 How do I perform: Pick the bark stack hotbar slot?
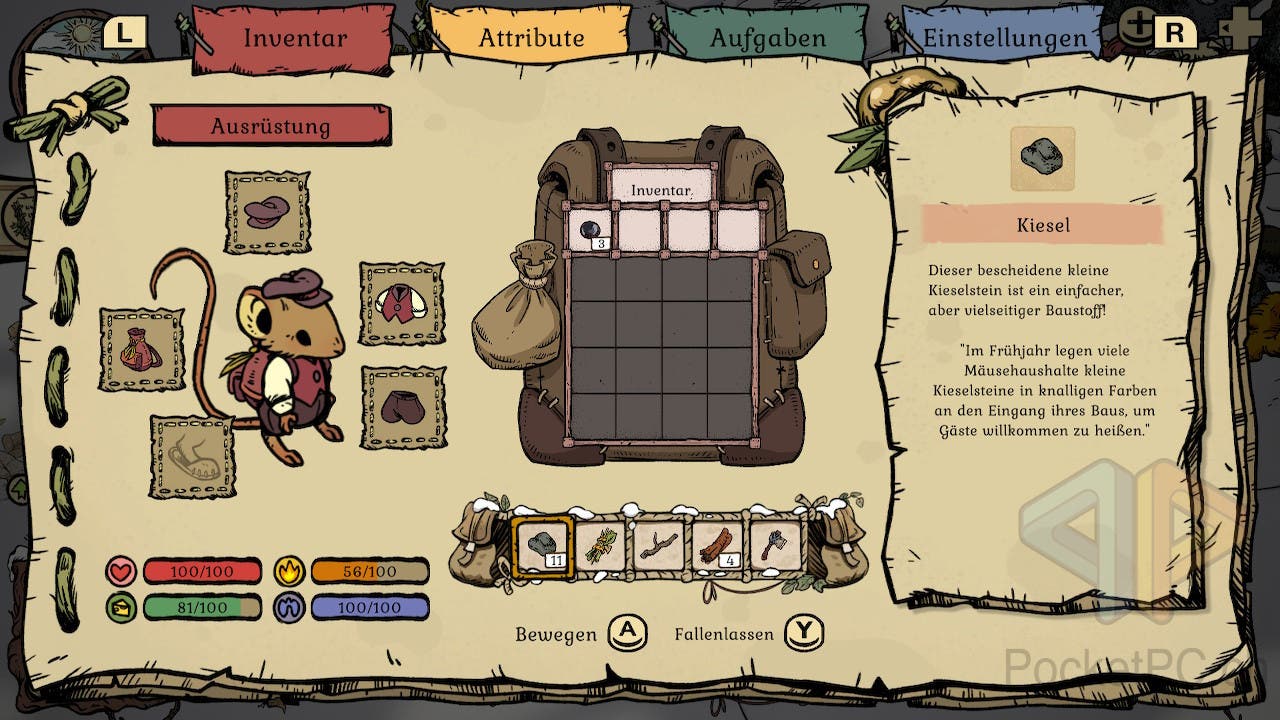click(x=717, y=547)
